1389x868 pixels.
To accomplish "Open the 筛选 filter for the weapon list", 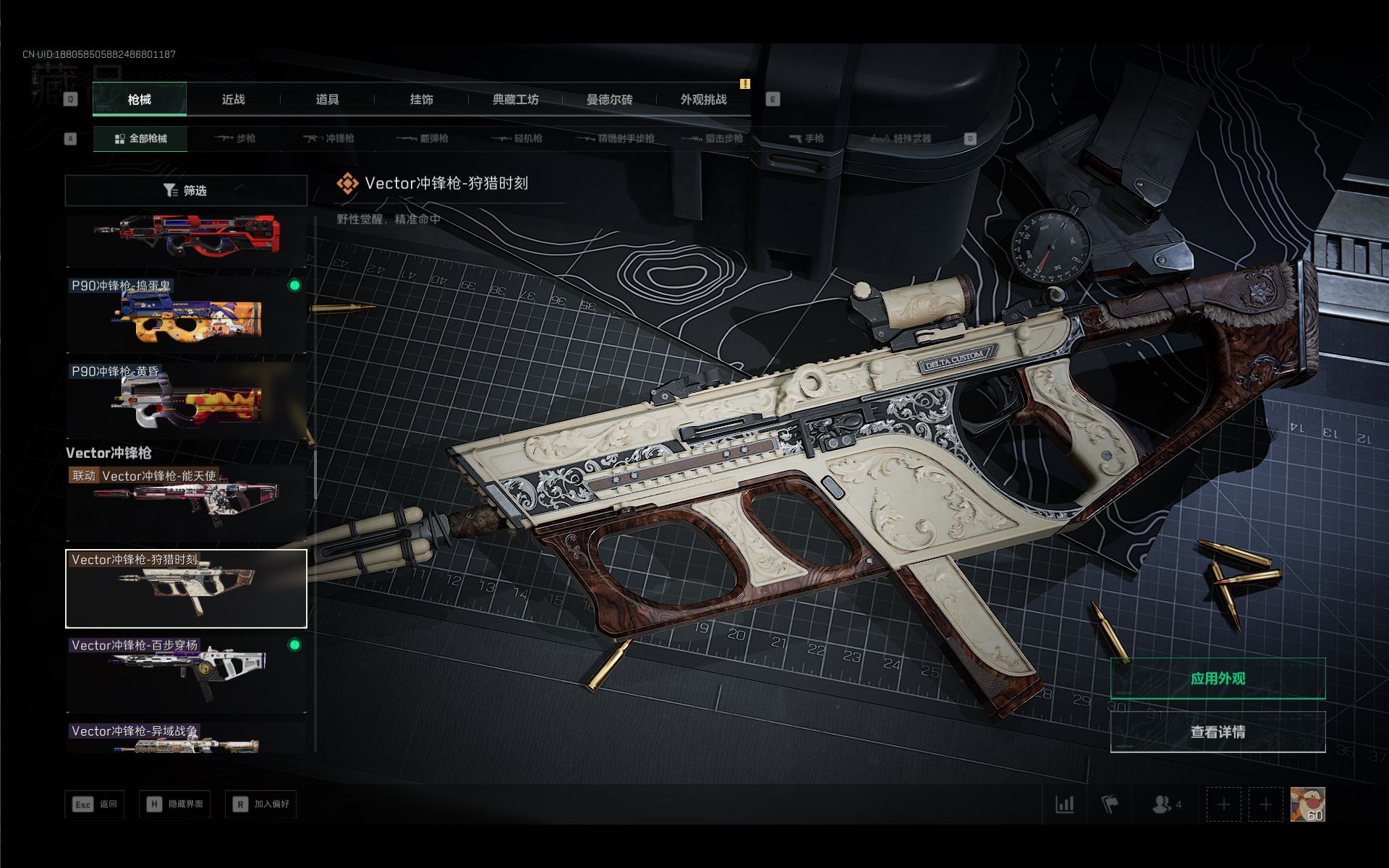I will pos(186,190).
